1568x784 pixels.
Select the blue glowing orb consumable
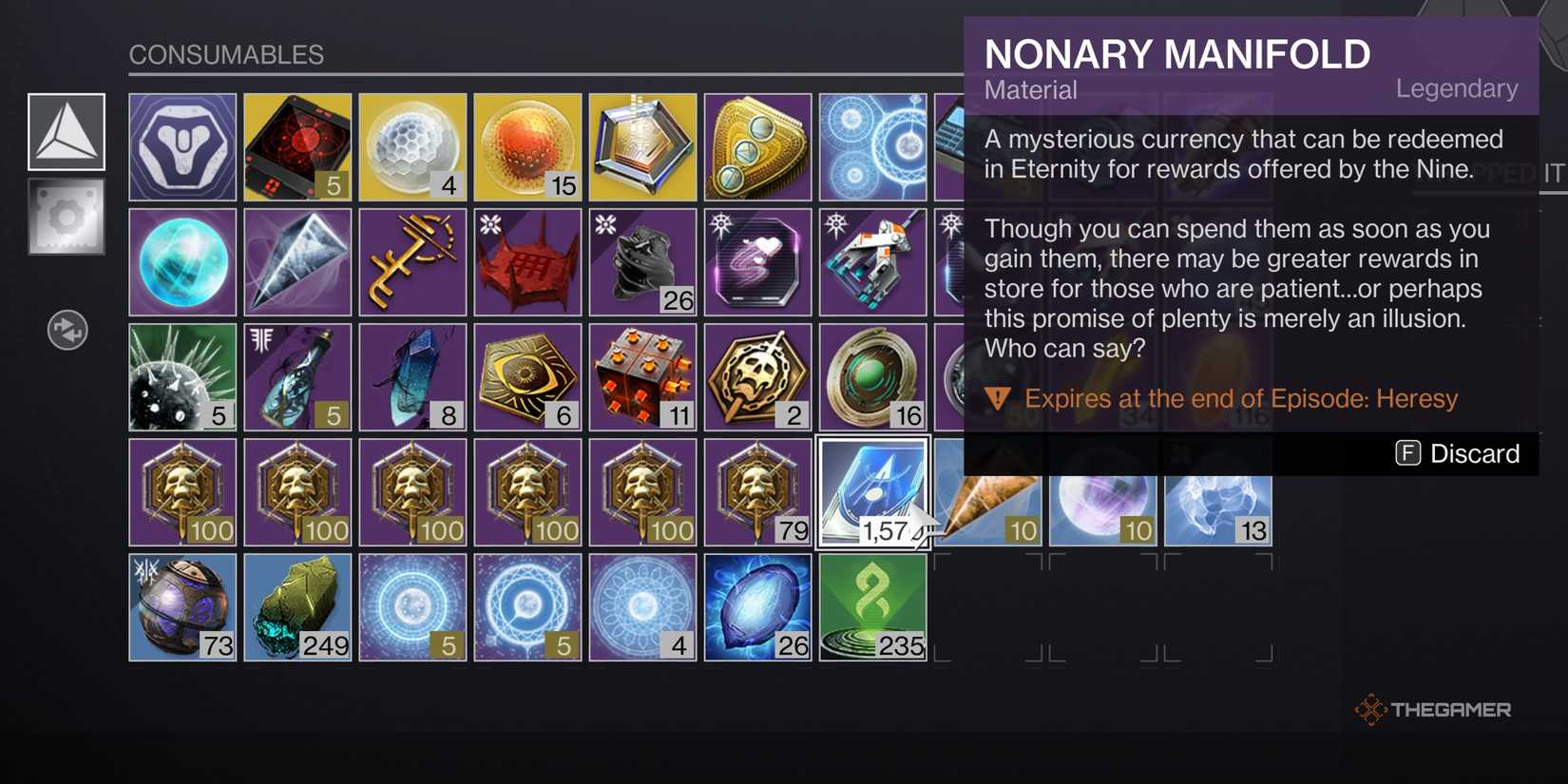(x=182, y=260)
